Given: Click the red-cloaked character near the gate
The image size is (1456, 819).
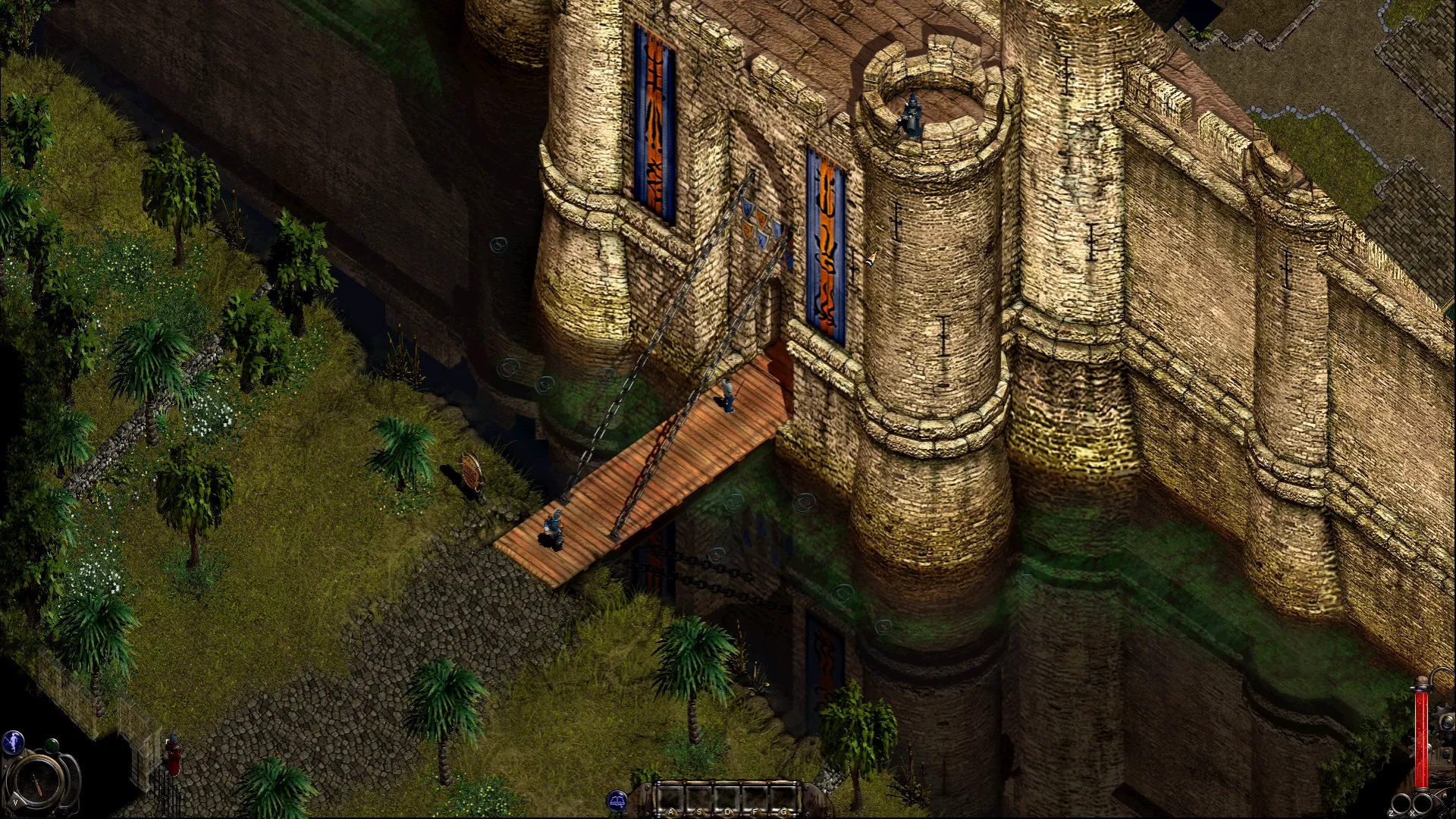Looking at the screenshot, I should point(174,755).
